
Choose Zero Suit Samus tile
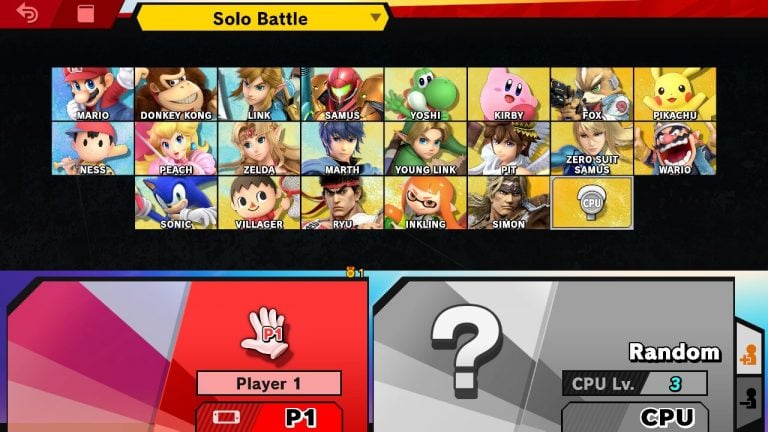pyautogui.click(x=591, y=148)
